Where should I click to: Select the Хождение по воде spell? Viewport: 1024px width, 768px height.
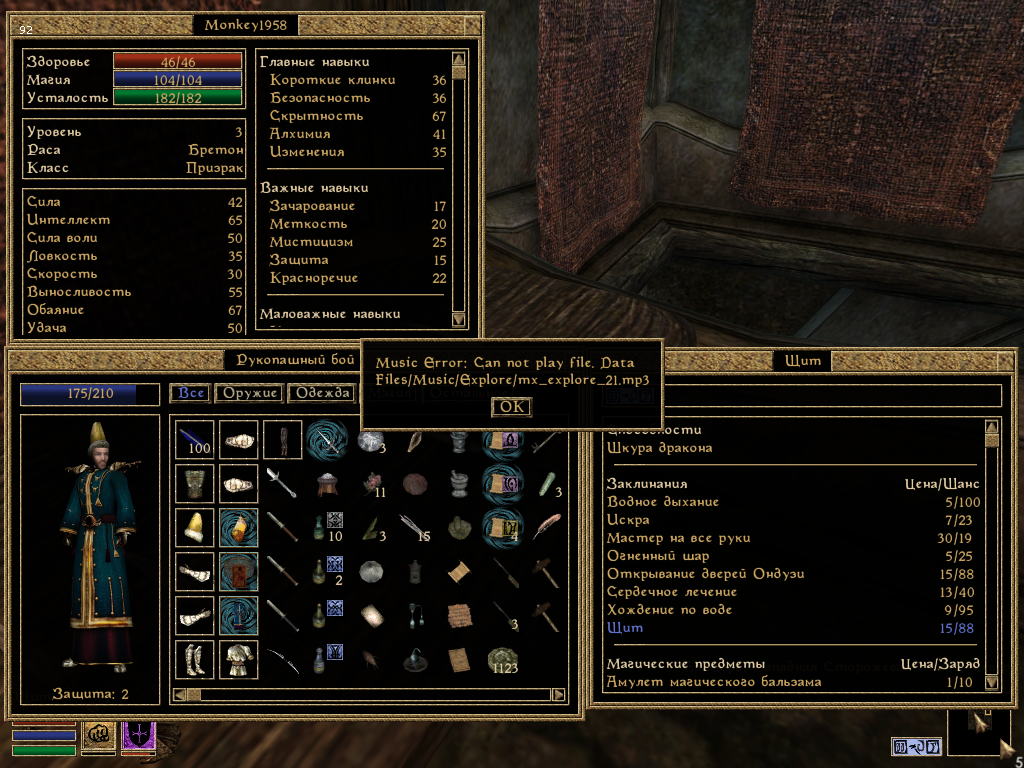coord(669,610)
